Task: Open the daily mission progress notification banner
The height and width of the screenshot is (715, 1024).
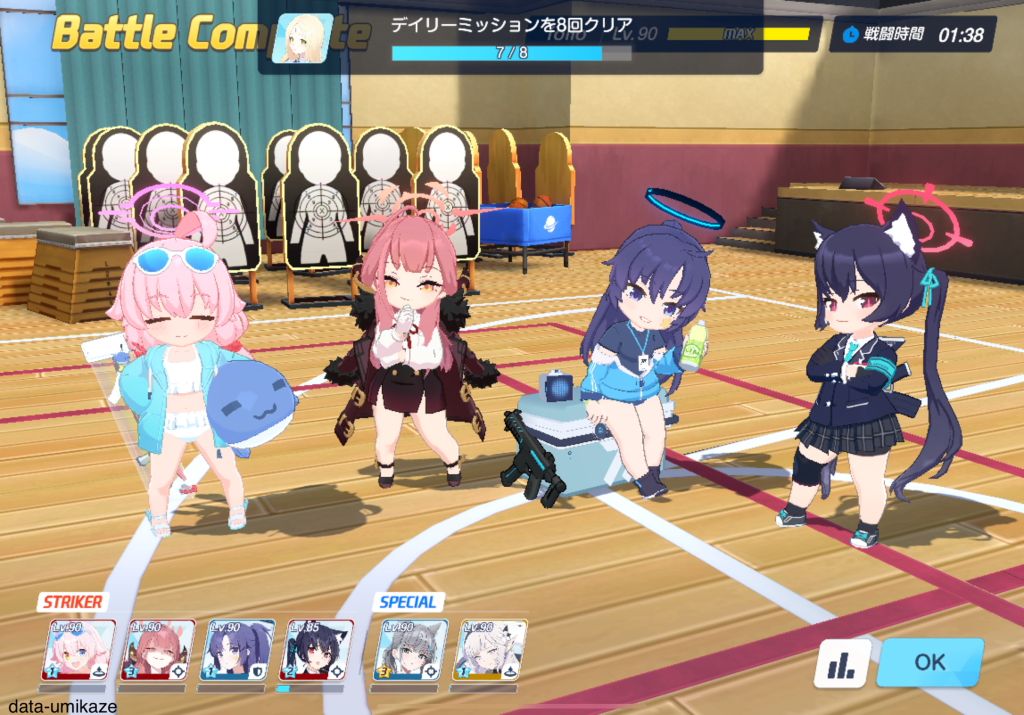Action: (x=510, y=38)
